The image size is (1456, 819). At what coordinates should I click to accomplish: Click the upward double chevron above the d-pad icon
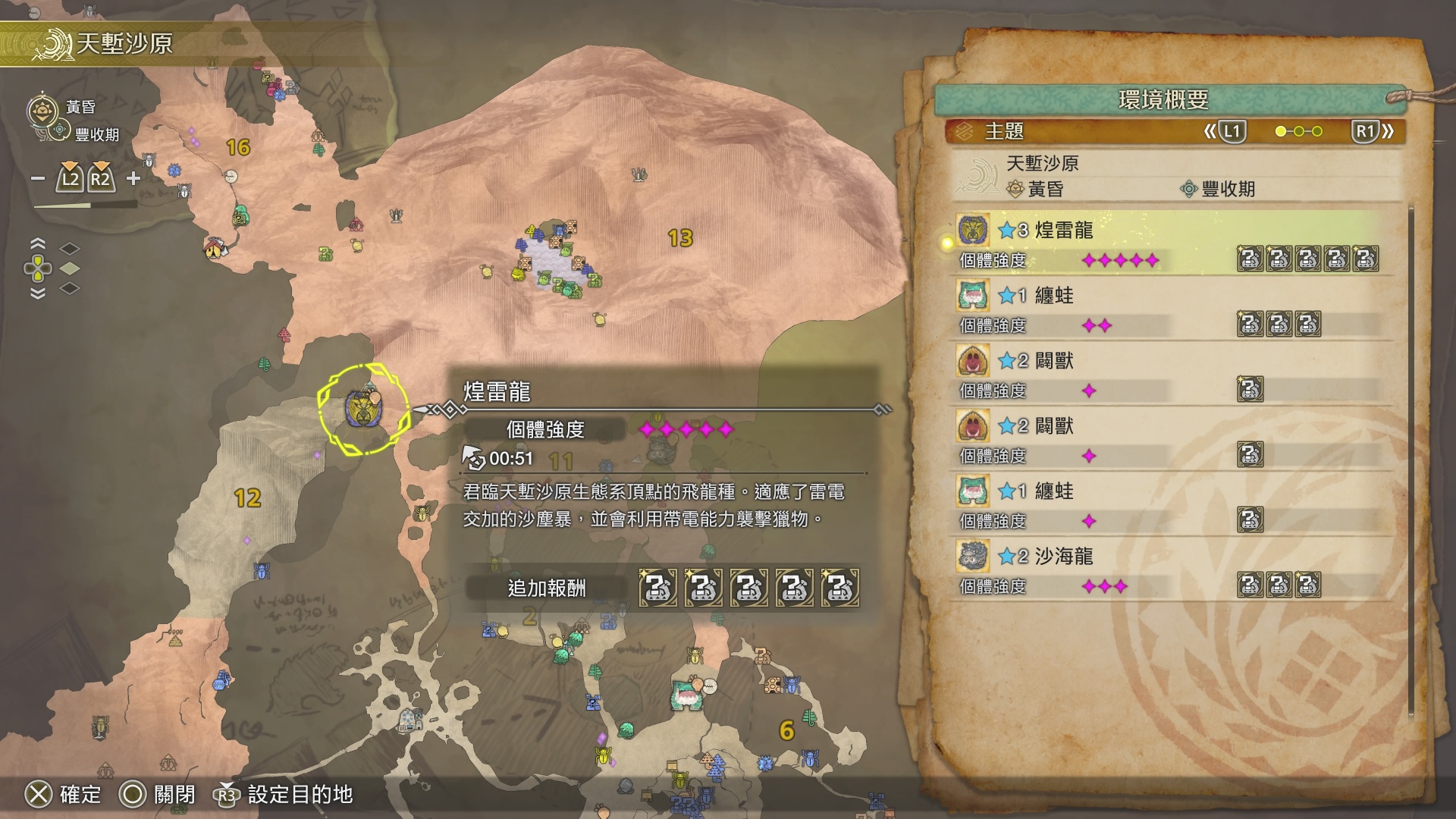tap(37, 243)
